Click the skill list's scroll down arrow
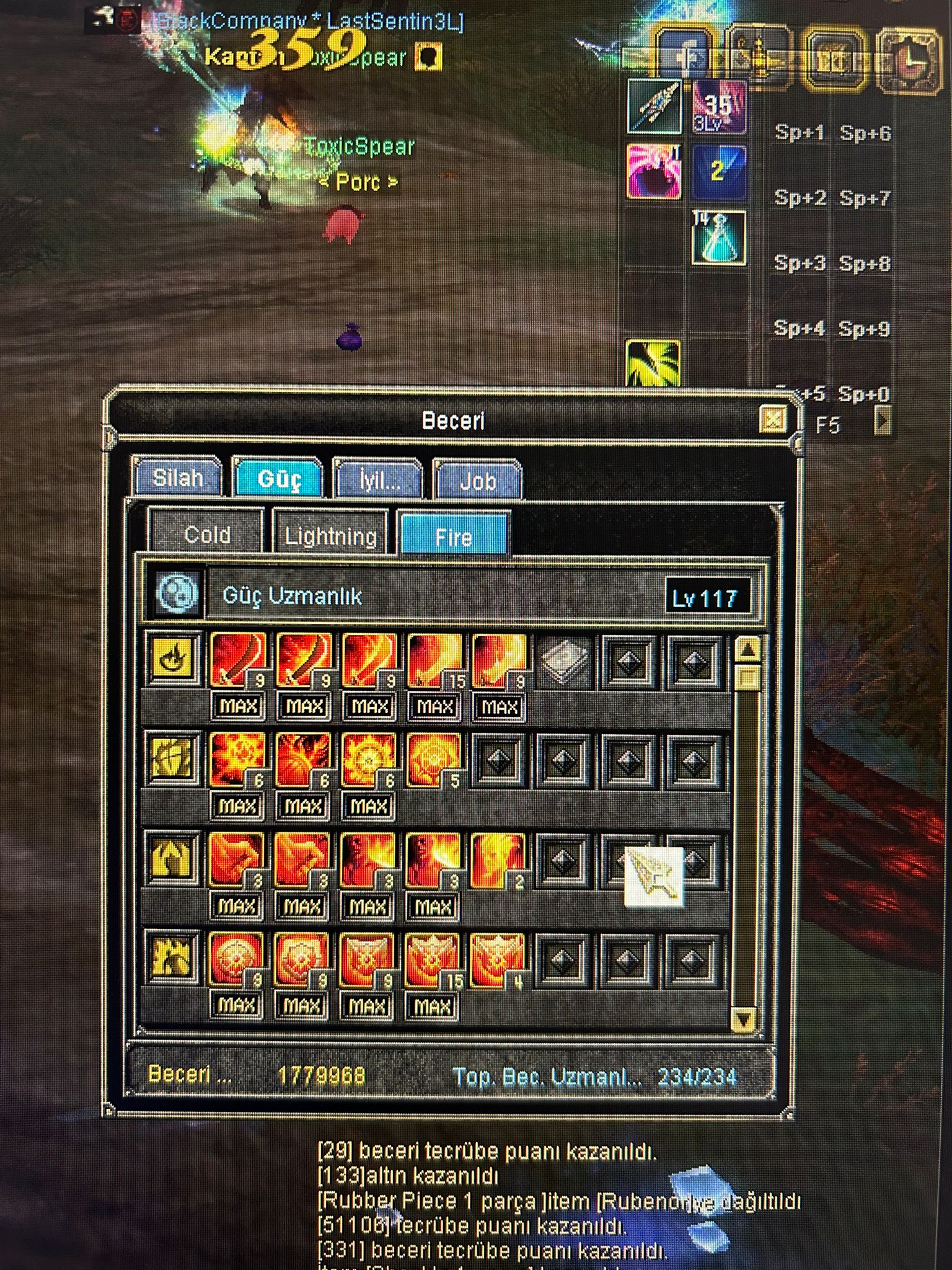The width and height of the screenshot is (952, 1270). (x=743, y=1018)
